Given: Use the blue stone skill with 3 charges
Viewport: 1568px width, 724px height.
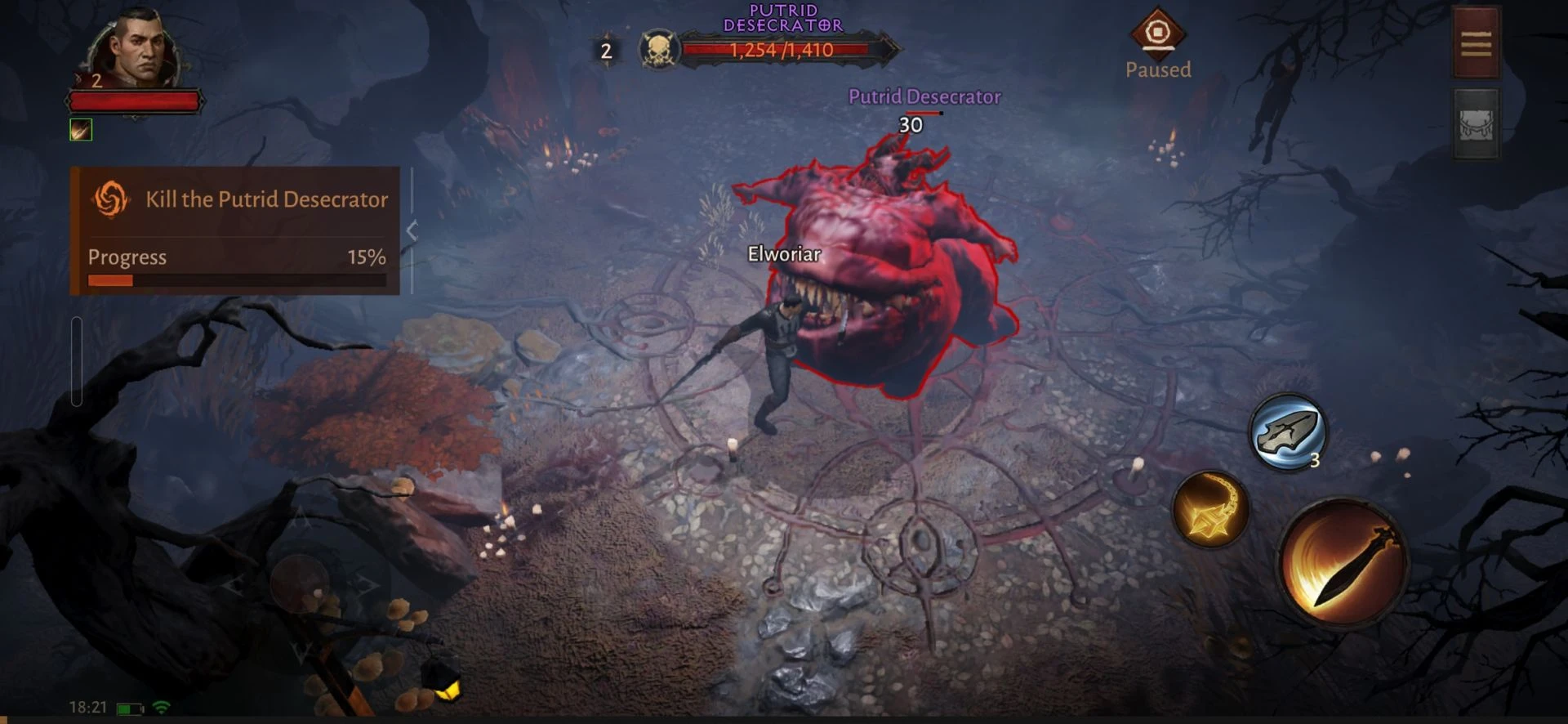Looking at the screenshot, I should coord(1288,432).
